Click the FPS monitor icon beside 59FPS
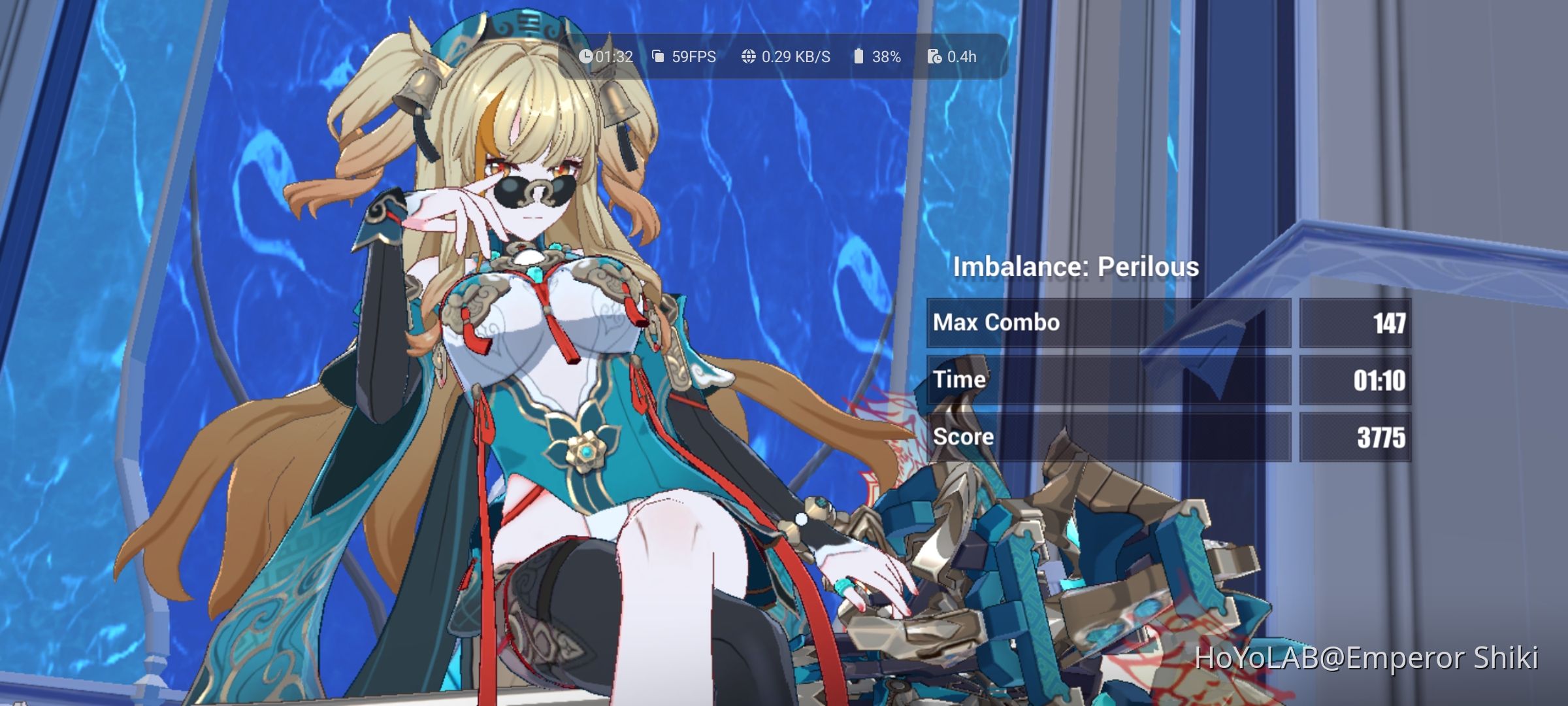The height and width of the screenshot is (706, 1568). 657,57
